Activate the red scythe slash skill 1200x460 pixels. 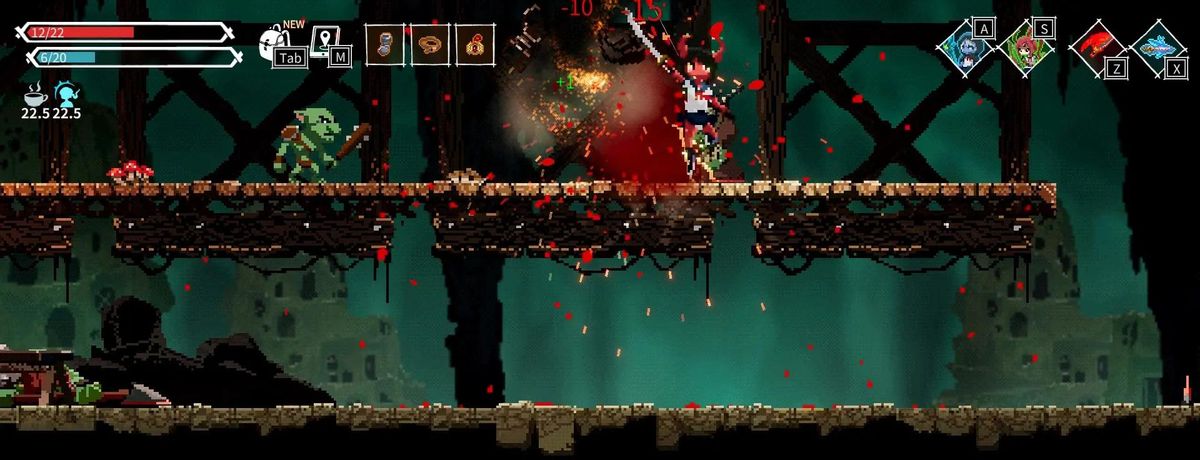(x=1096, y=47)
